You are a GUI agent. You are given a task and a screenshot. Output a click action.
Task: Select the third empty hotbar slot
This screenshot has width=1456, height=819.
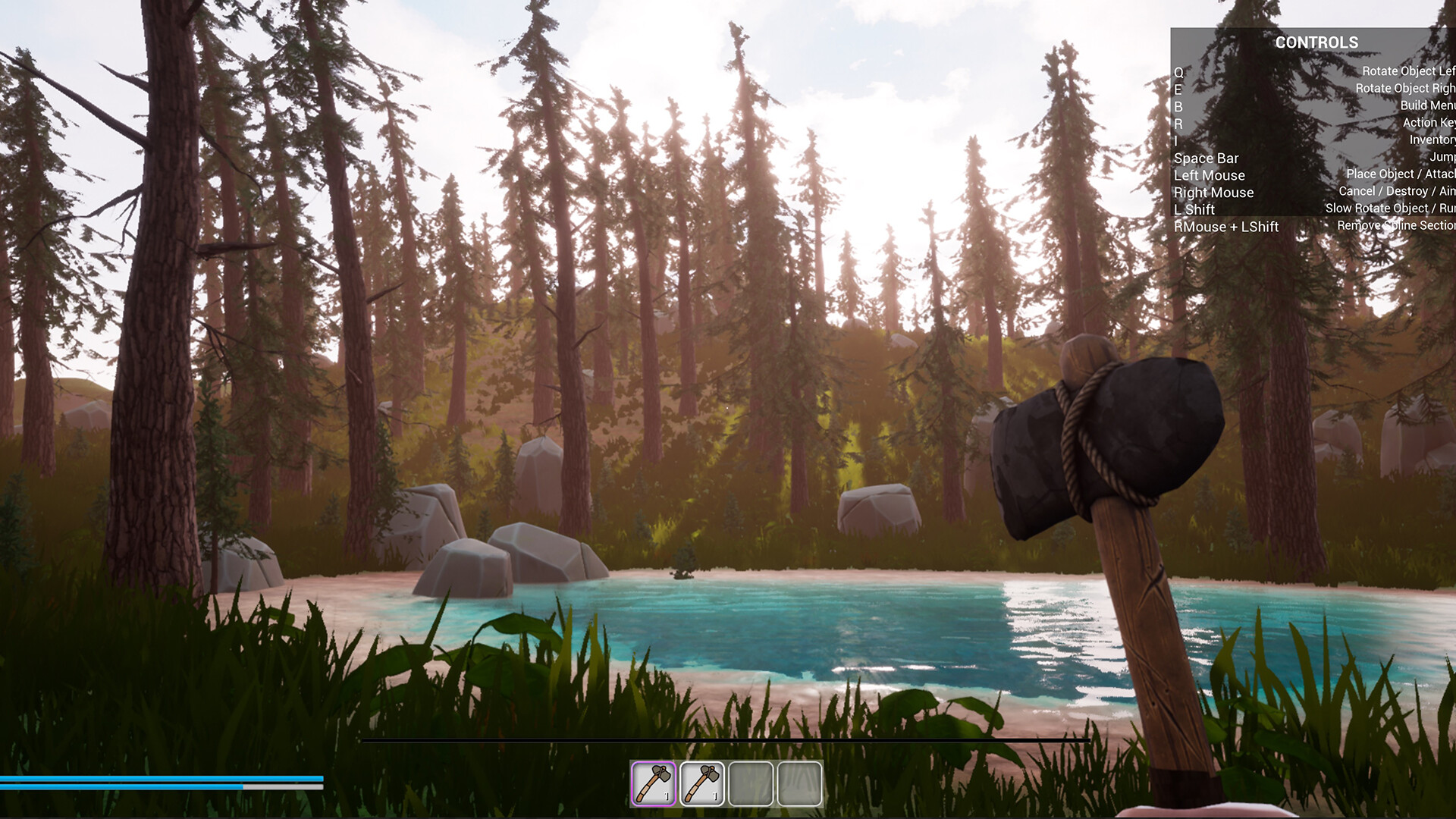click(752, 785)
